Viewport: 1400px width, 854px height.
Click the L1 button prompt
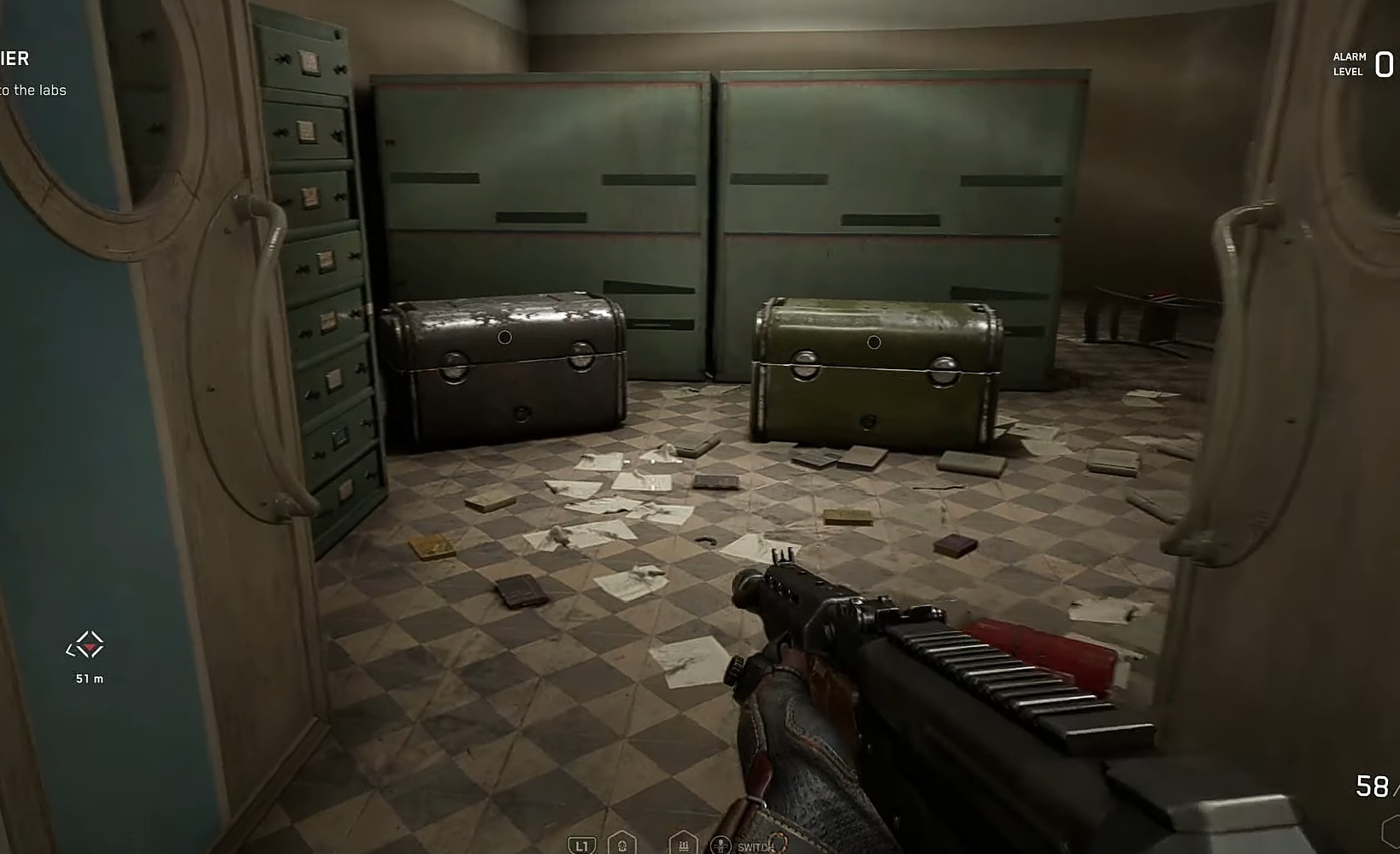pyautogui.click(x=581, y=845)
